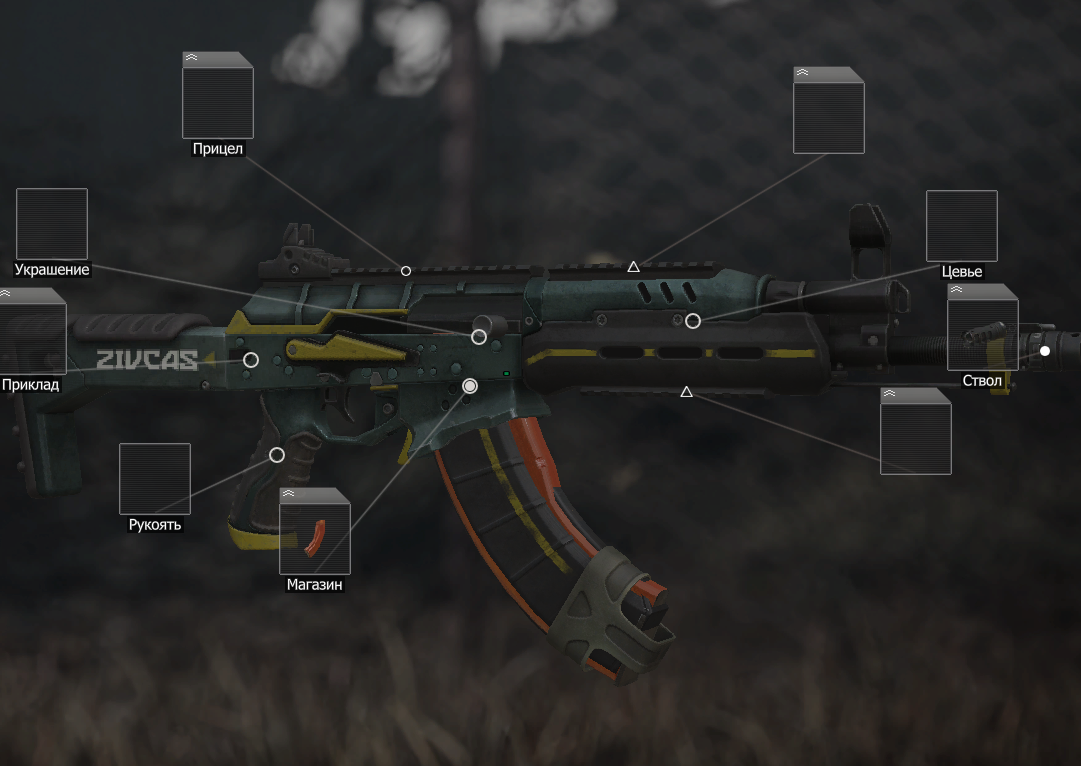1081x766 pixels.
Task: Open the Рукоять grip slot
Action: (x=155, y=479)
